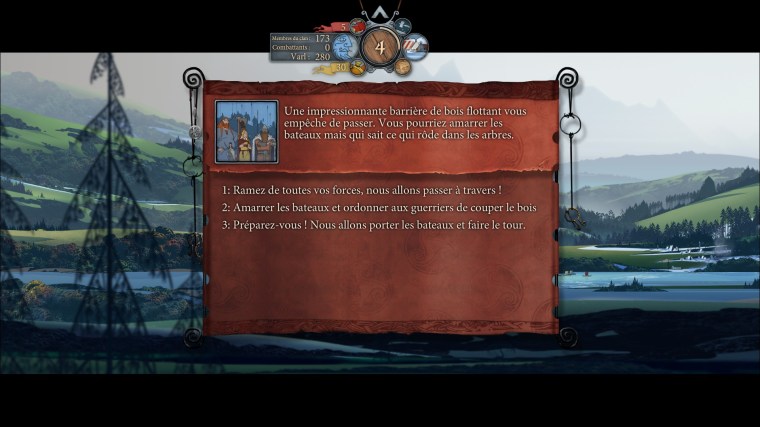Image resolution: width=760 pixels, height=427 pixels.
Task: Click the round icon above the tent
Action: (x=403, y=26)
